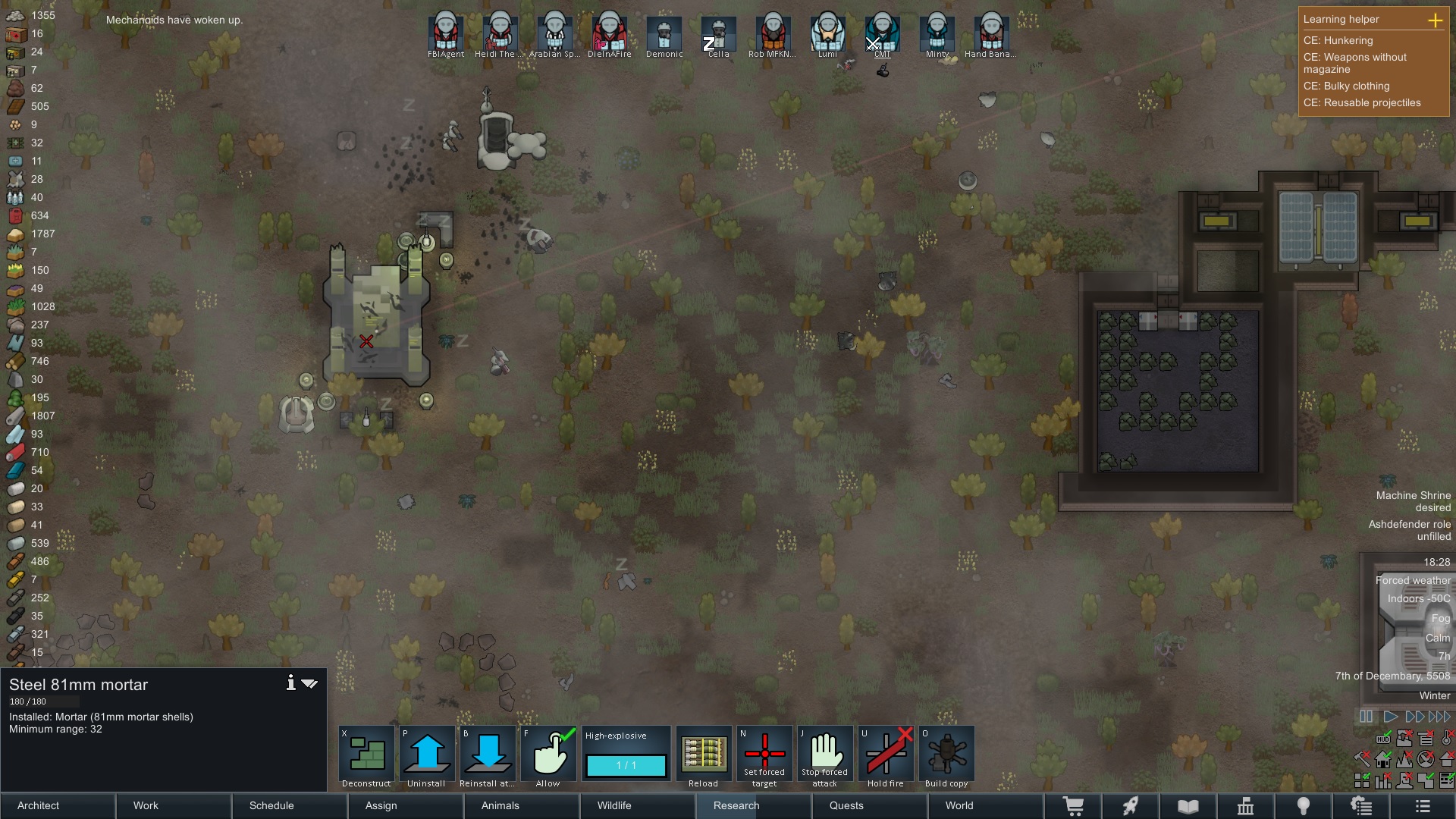Deconstruct the selected mortar
This screenshot has width=1456, height=819.
(x=366, y=756)
